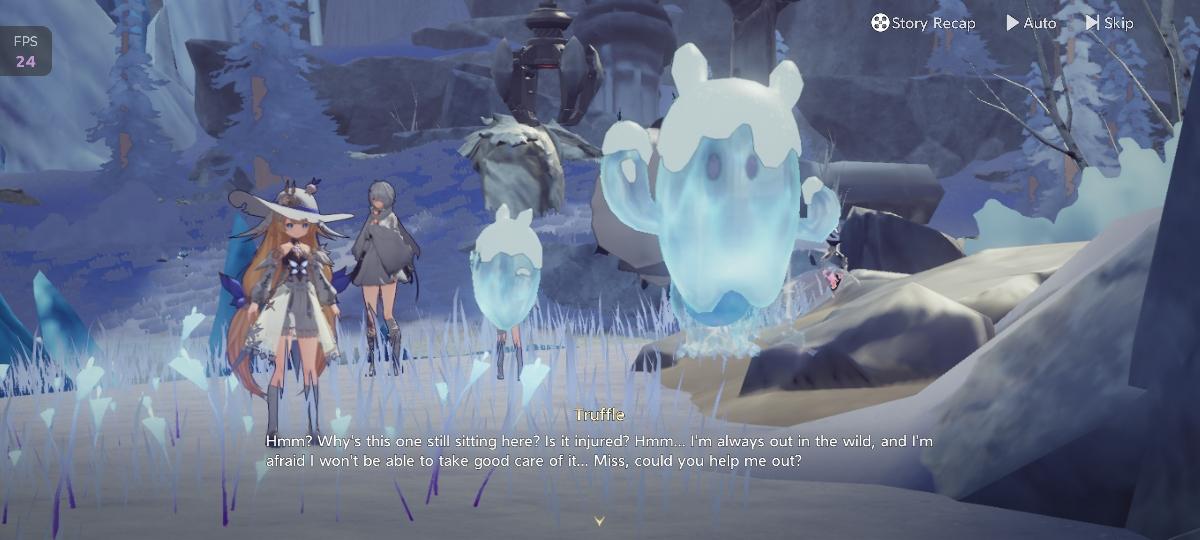
Task: Advance dialogue with the arrow indicator
Action: [599, 521]
